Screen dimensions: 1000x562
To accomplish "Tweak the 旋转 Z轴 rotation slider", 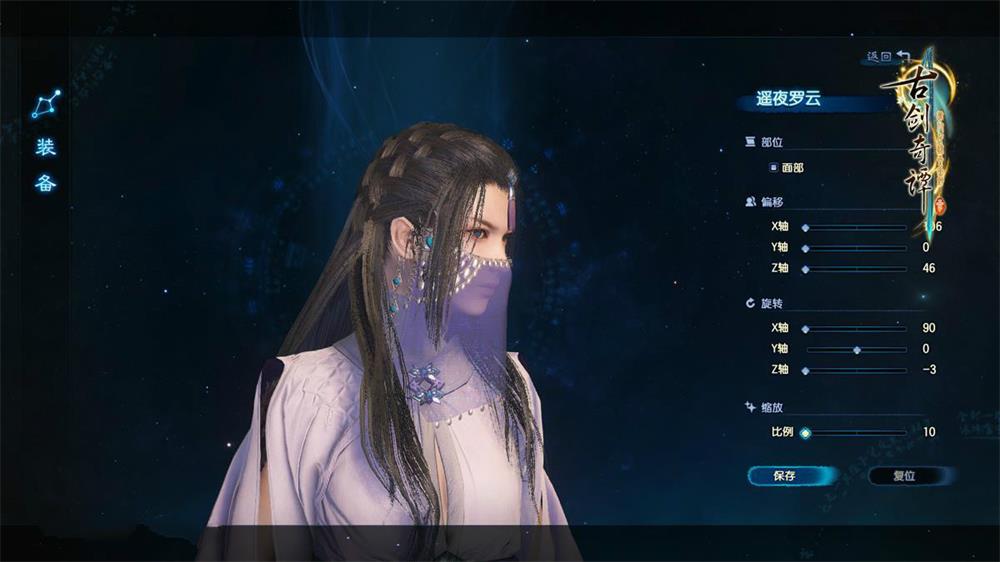I will pyautogui.click(x=805, y=370).
